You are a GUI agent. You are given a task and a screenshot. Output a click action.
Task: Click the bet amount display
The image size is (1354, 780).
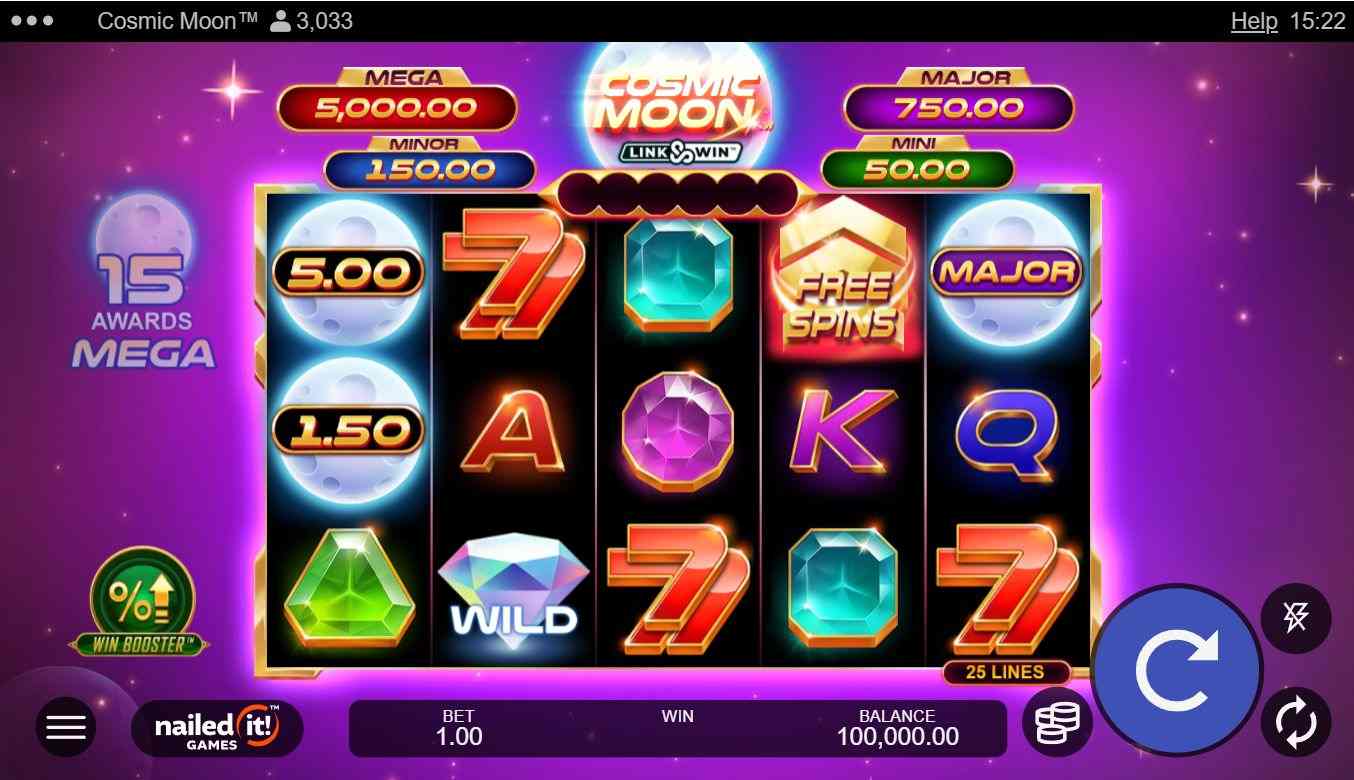459,729
